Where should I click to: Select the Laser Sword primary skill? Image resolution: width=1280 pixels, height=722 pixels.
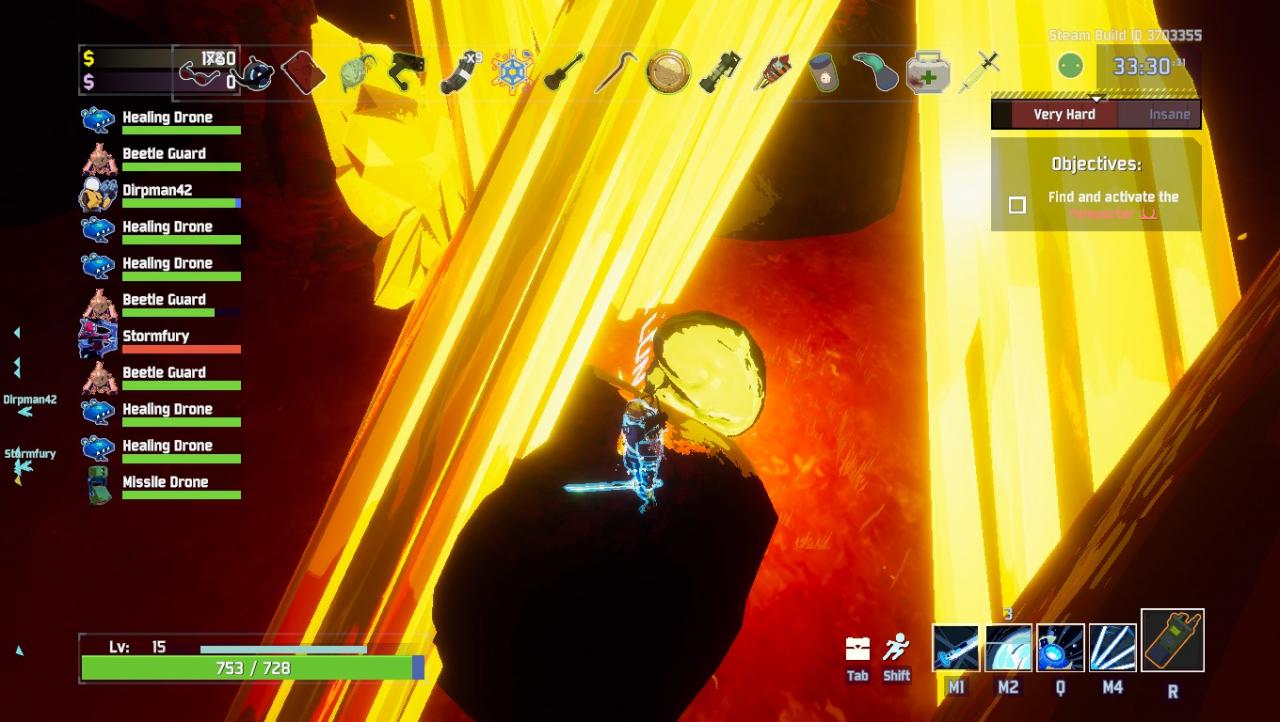coord(956,647)
